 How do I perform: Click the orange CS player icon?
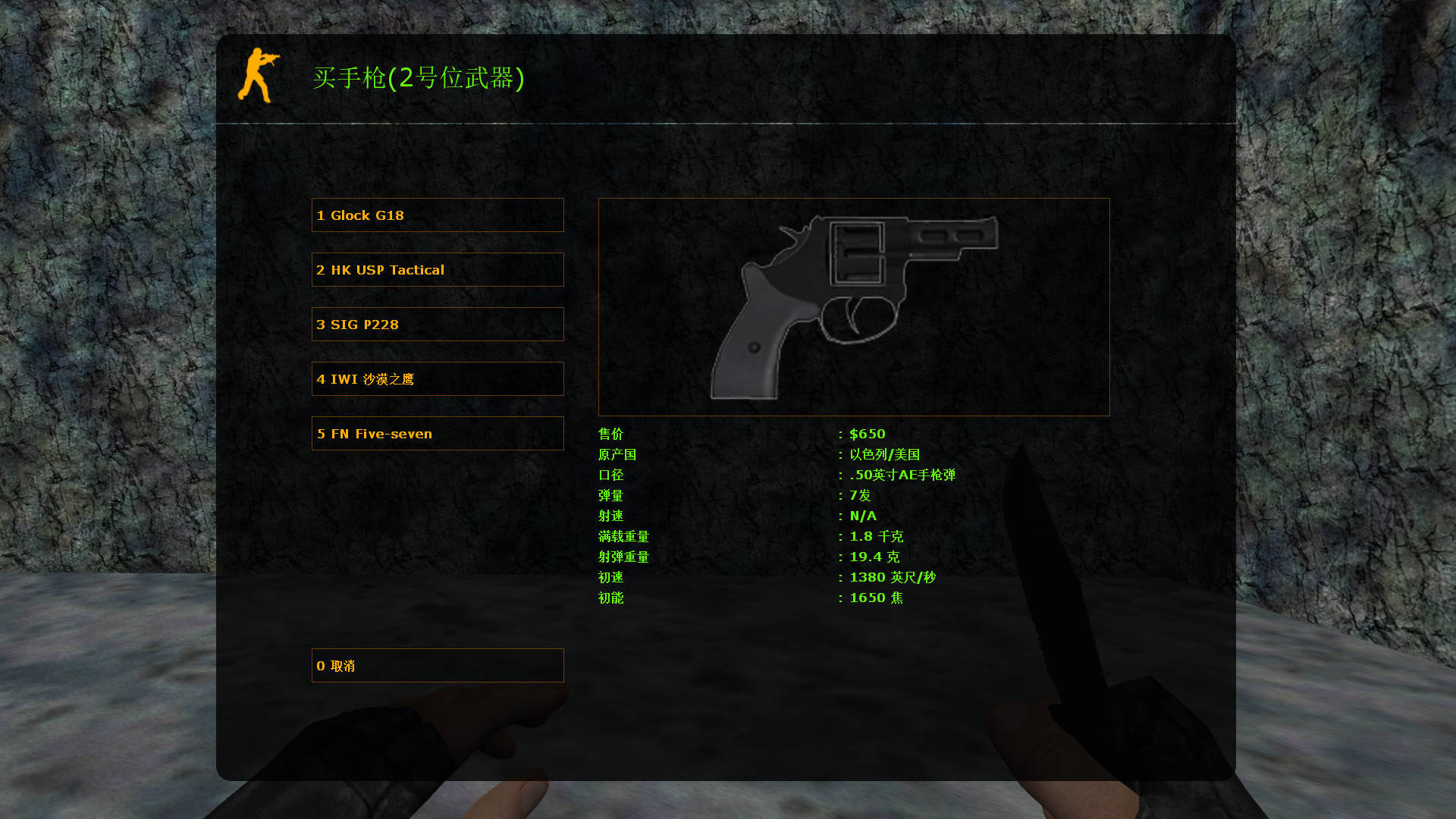point(258,76)
